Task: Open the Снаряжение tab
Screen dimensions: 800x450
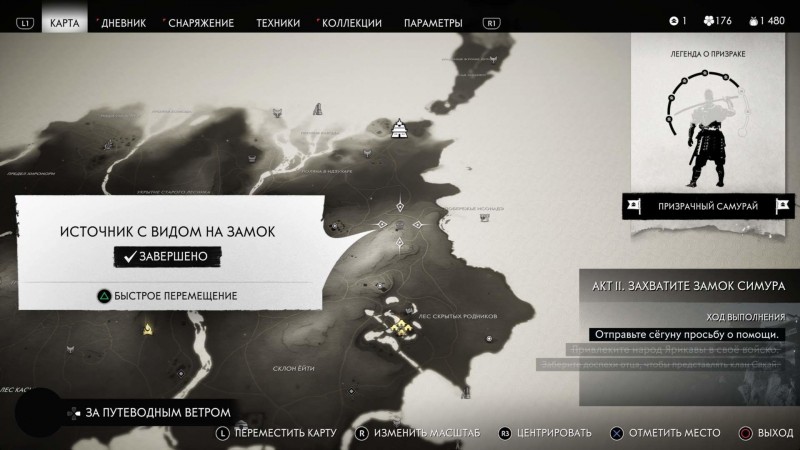Action: tap(201, 22)
